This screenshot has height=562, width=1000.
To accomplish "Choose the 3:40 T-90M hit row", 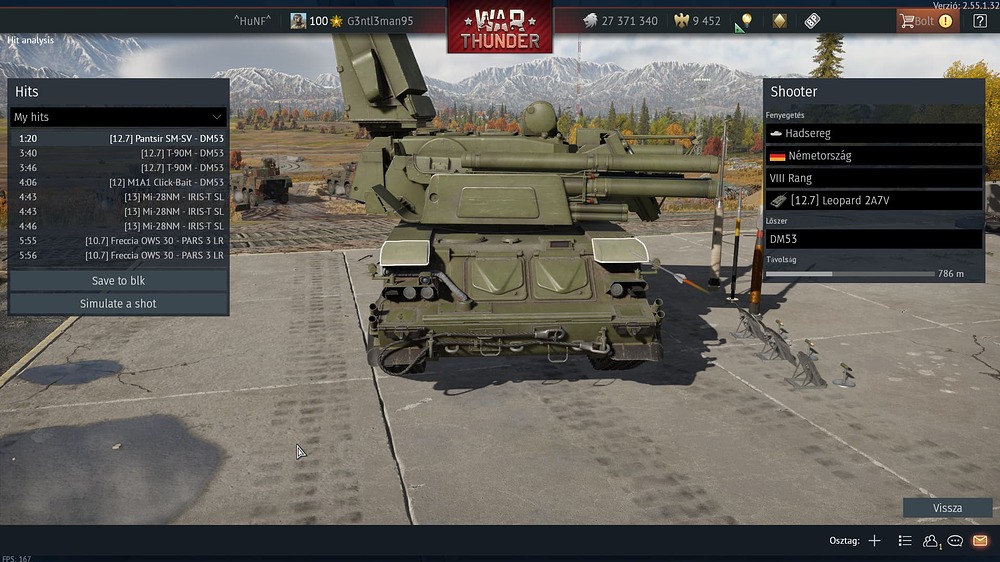I will (x=118, y=153).
